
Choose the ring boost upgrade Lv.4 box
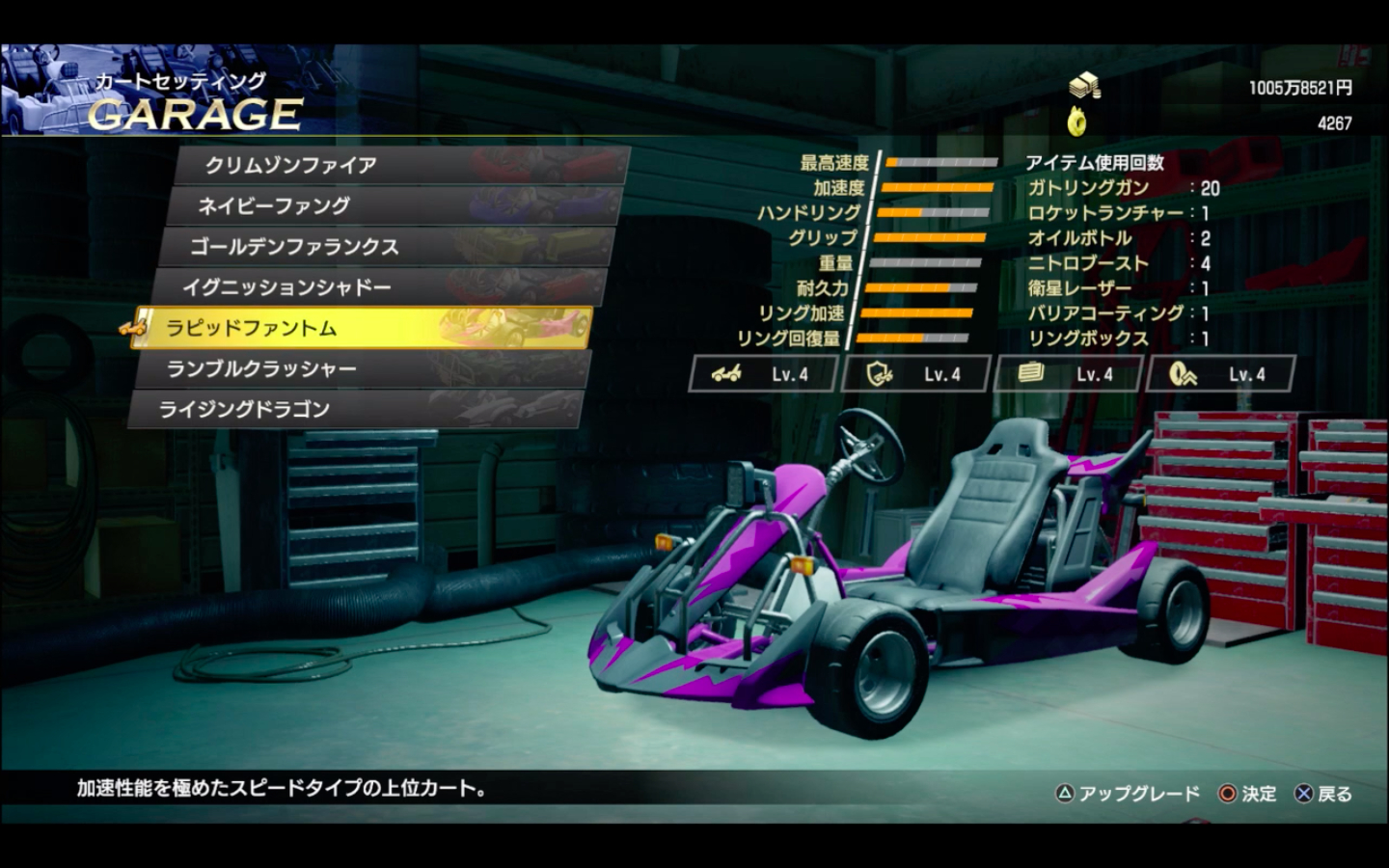click(x=1220, y=374)
